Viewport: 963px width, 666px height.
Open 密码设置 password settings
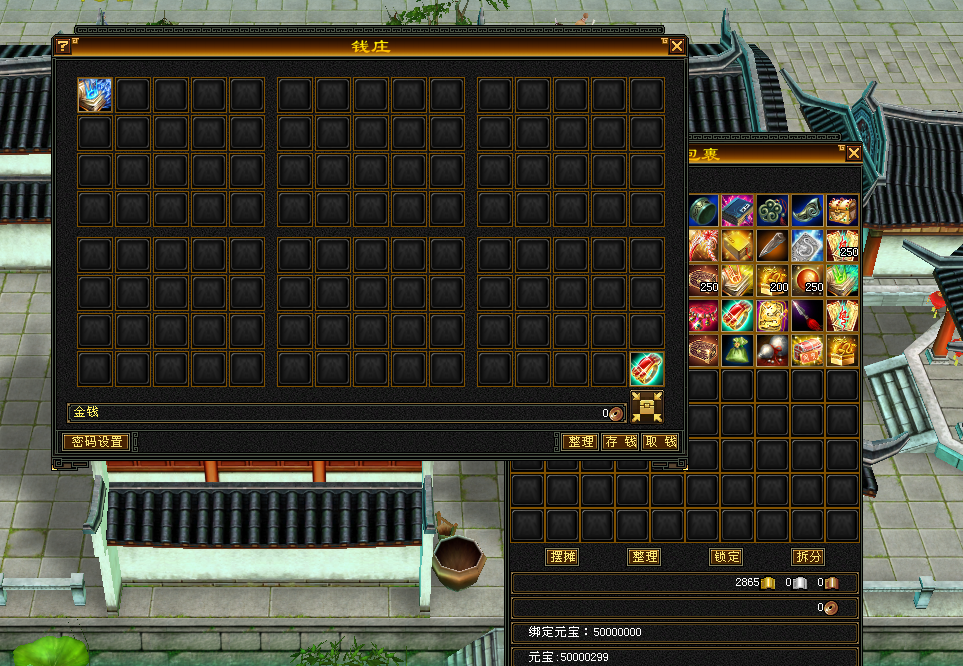coord(96,442)
